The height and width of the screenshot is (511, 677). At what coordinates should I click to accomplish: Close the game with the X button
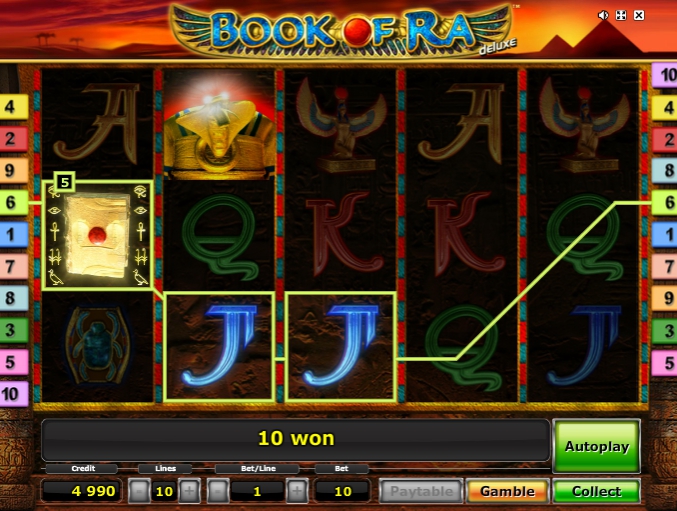[638, 16]
